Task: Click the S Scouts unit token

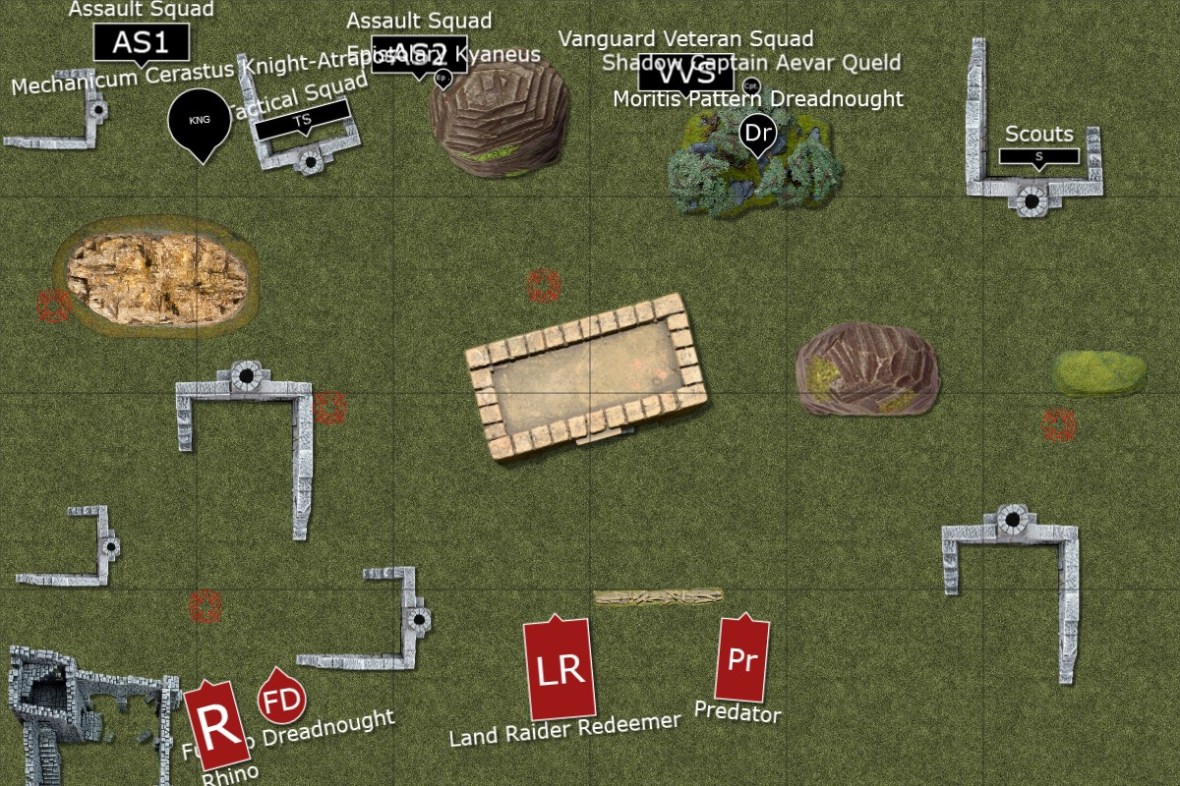Action: [x=1039, y=156]
